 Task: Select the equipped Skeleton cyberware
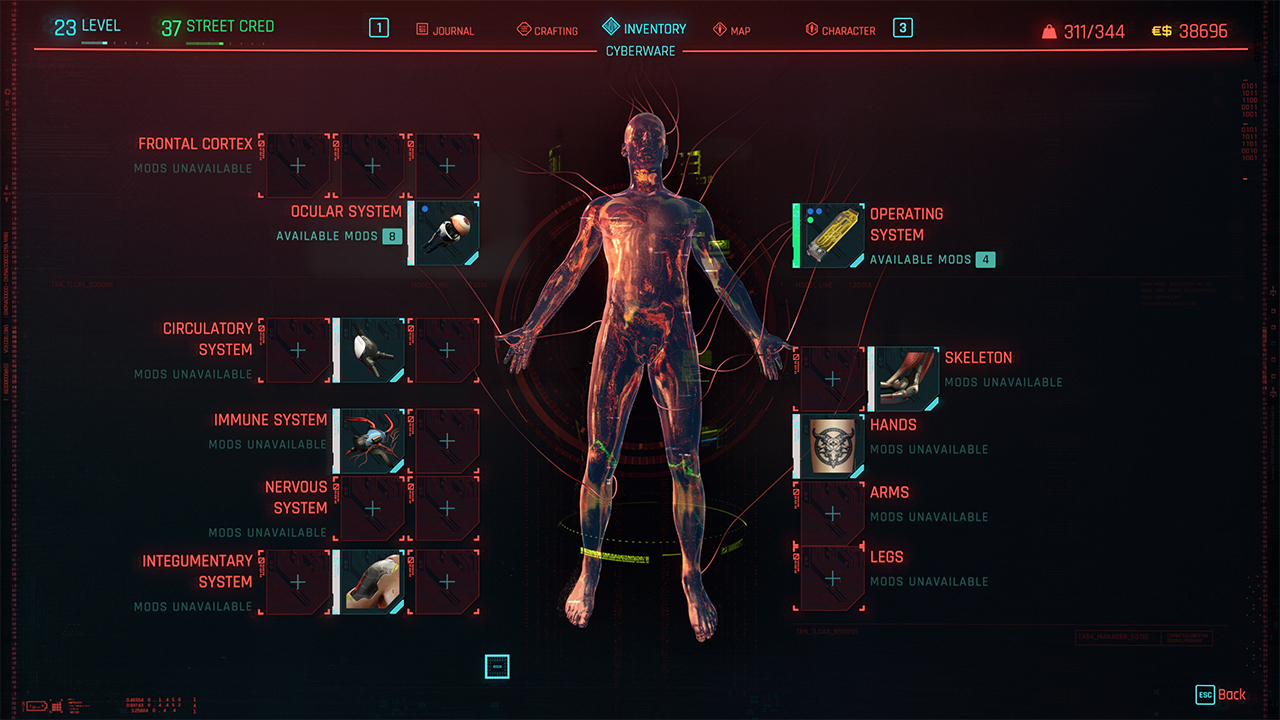pos(906,379)
